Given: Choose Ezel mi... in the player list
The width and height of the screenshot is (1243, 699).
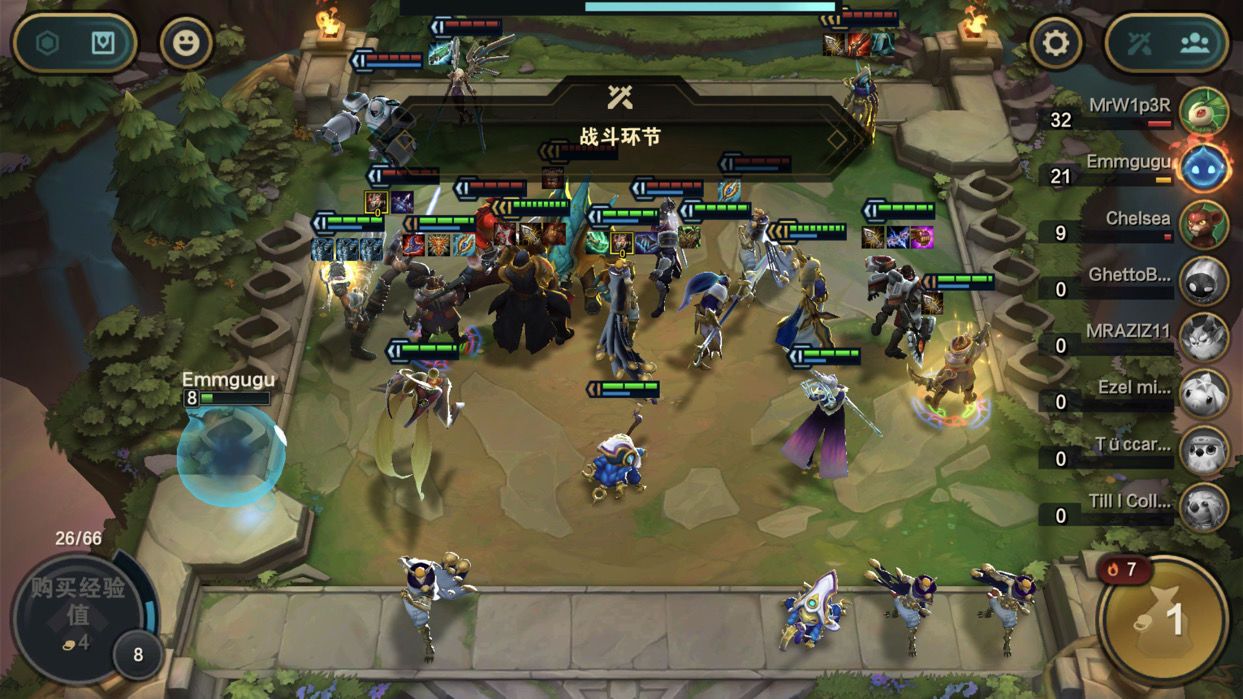Looking at the screenshot, I should coord(1203,394).
